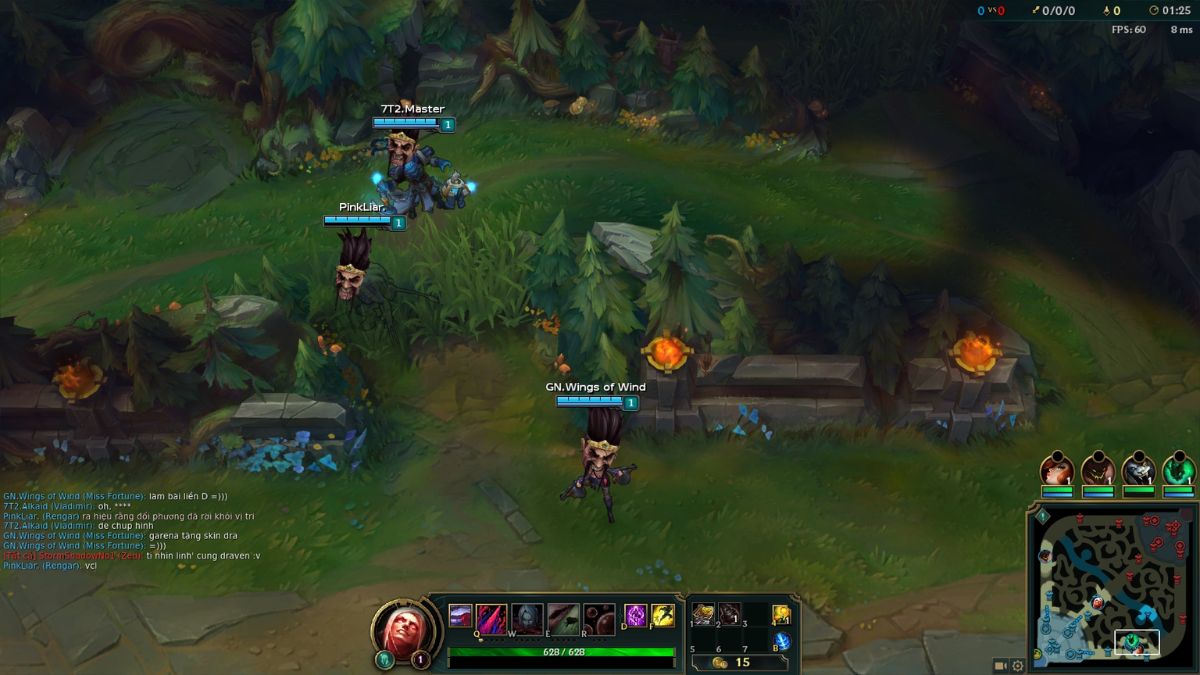
Task: Use the potion in inventory slot 2
Action: pos(729,612)
